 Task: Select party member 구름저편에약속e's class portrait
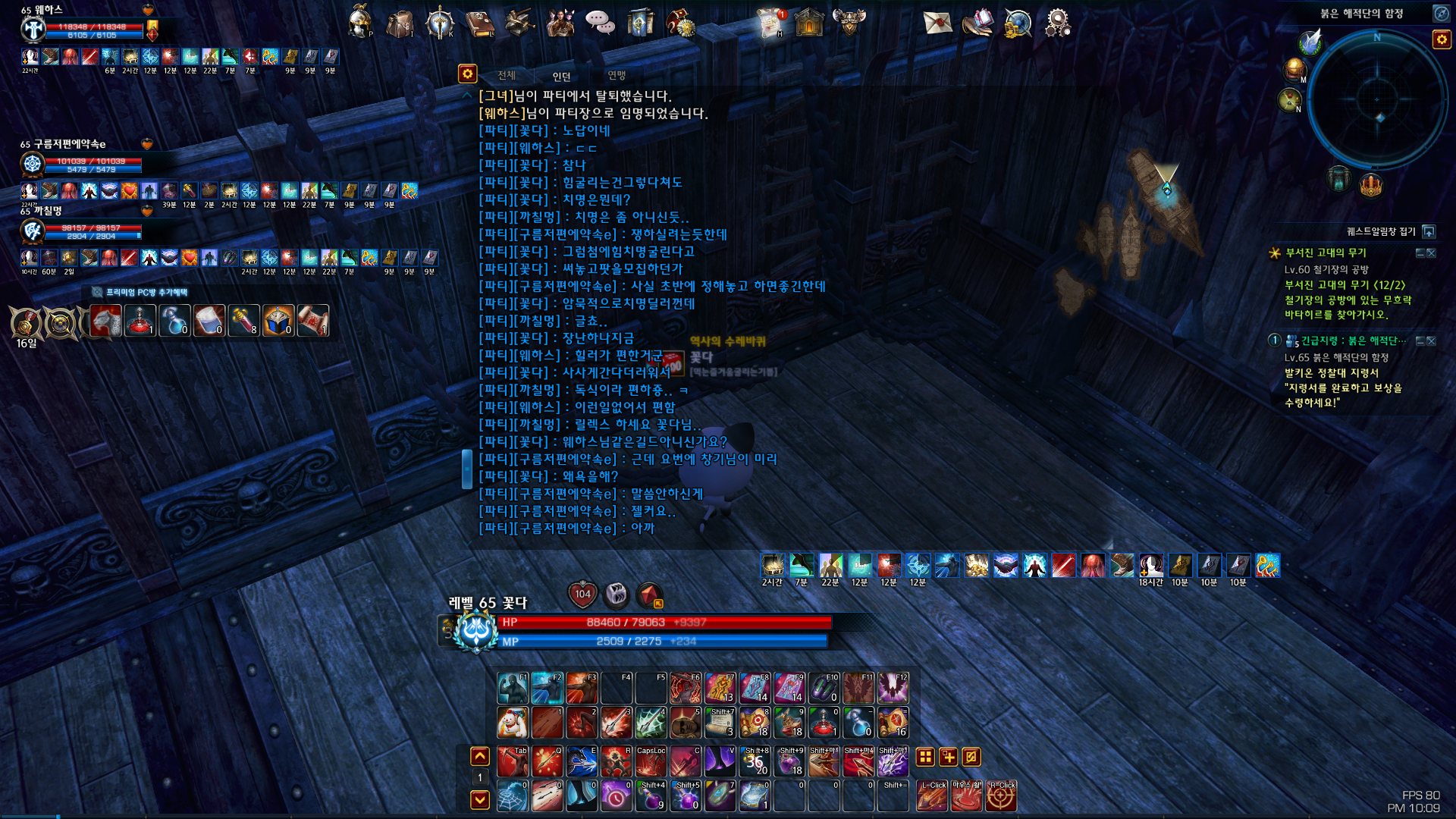pyautogui.click(x=32, y=164)
